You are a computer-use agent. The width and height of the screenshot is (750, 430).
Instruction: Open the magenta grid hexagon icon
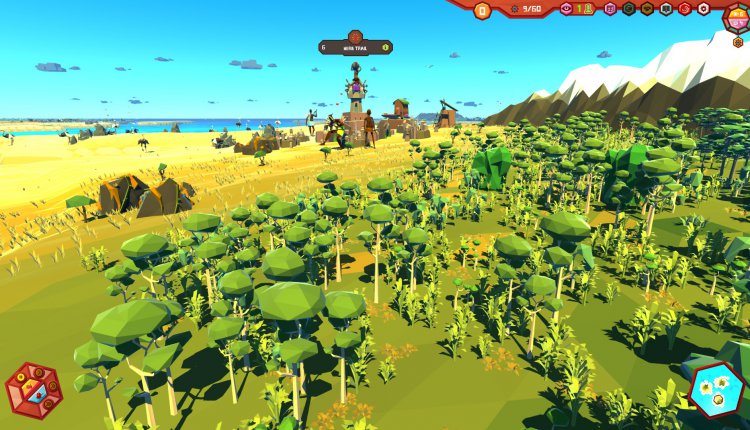tap(610, 8)
